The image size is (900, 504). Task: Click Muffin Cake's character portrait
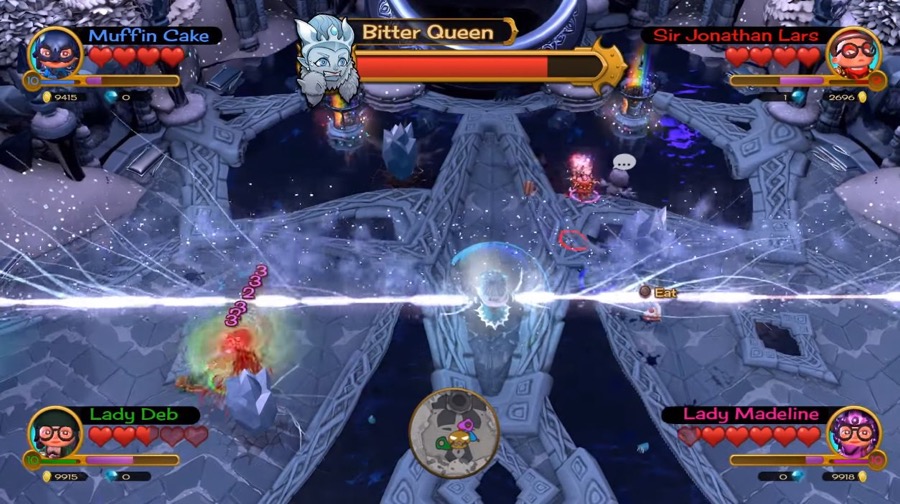[x=55, y=54]
